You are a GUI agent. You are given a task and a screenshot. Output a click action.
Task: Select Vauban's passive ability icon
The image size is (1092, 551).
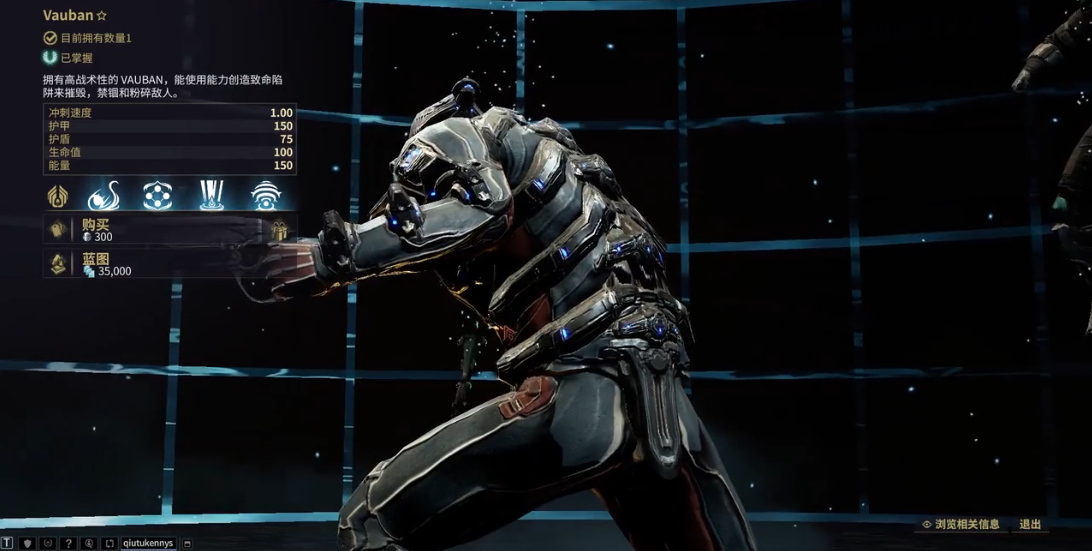(x=57, y=195)
